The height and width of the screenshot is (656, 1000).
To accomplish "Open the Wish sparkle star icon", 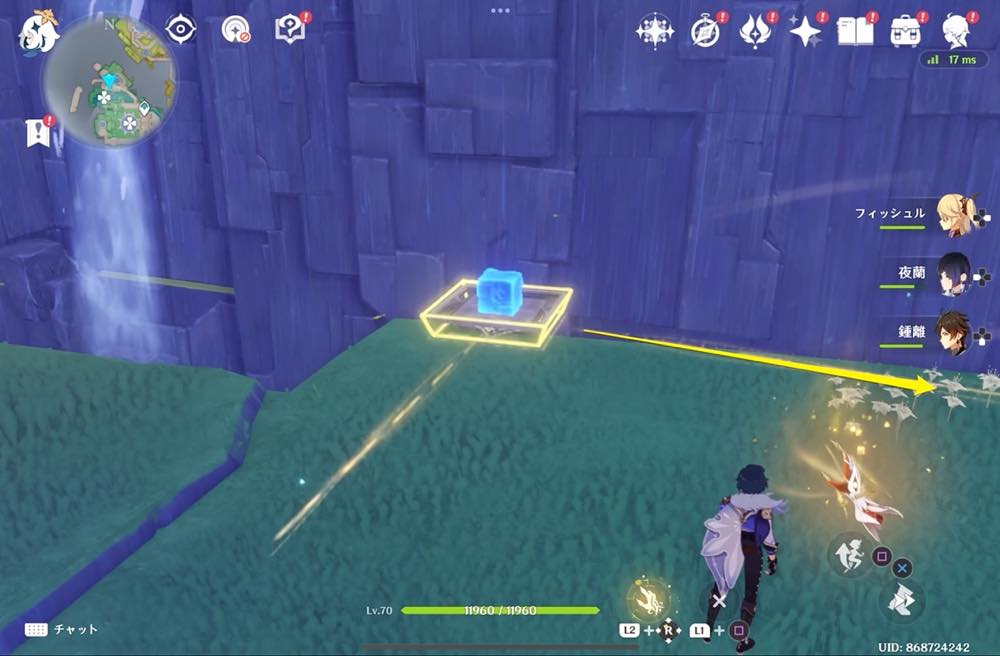I will coord(804,32).
